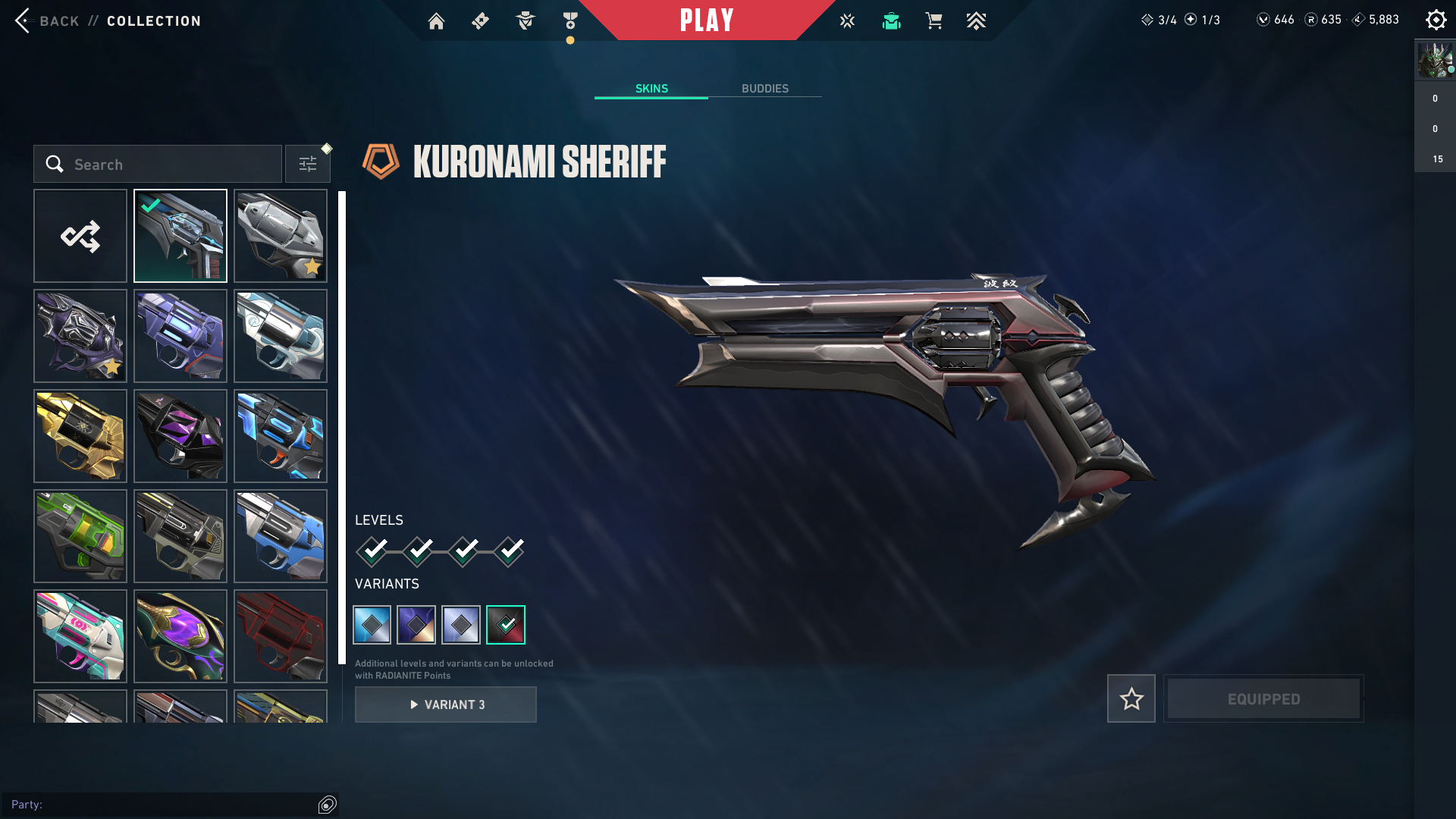The width and height of the screenshot is (1456, 819).
Task: Open the settings gear
Action: click(1436, 20)
